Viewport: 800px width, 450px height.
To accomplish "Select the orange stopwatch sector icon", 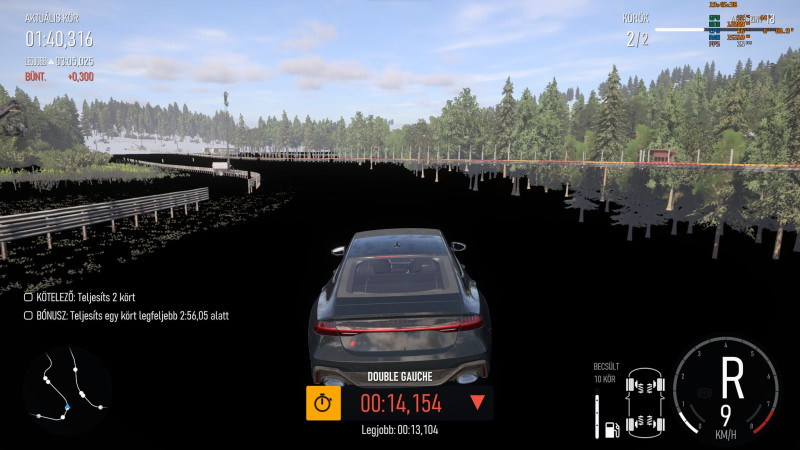I will [x=322, y=403].
